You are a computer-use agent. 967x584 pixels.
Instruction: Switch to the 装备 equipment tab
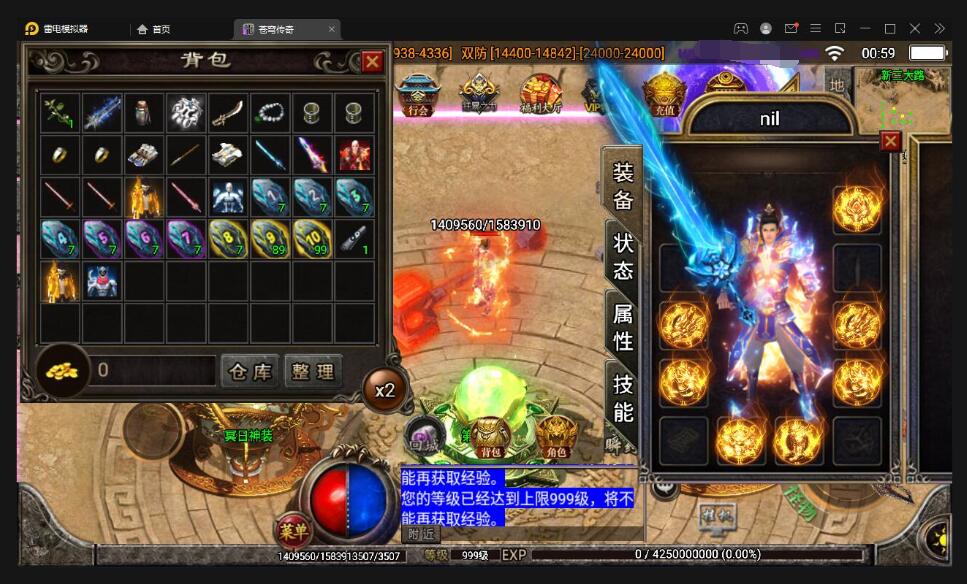[622, 185]
